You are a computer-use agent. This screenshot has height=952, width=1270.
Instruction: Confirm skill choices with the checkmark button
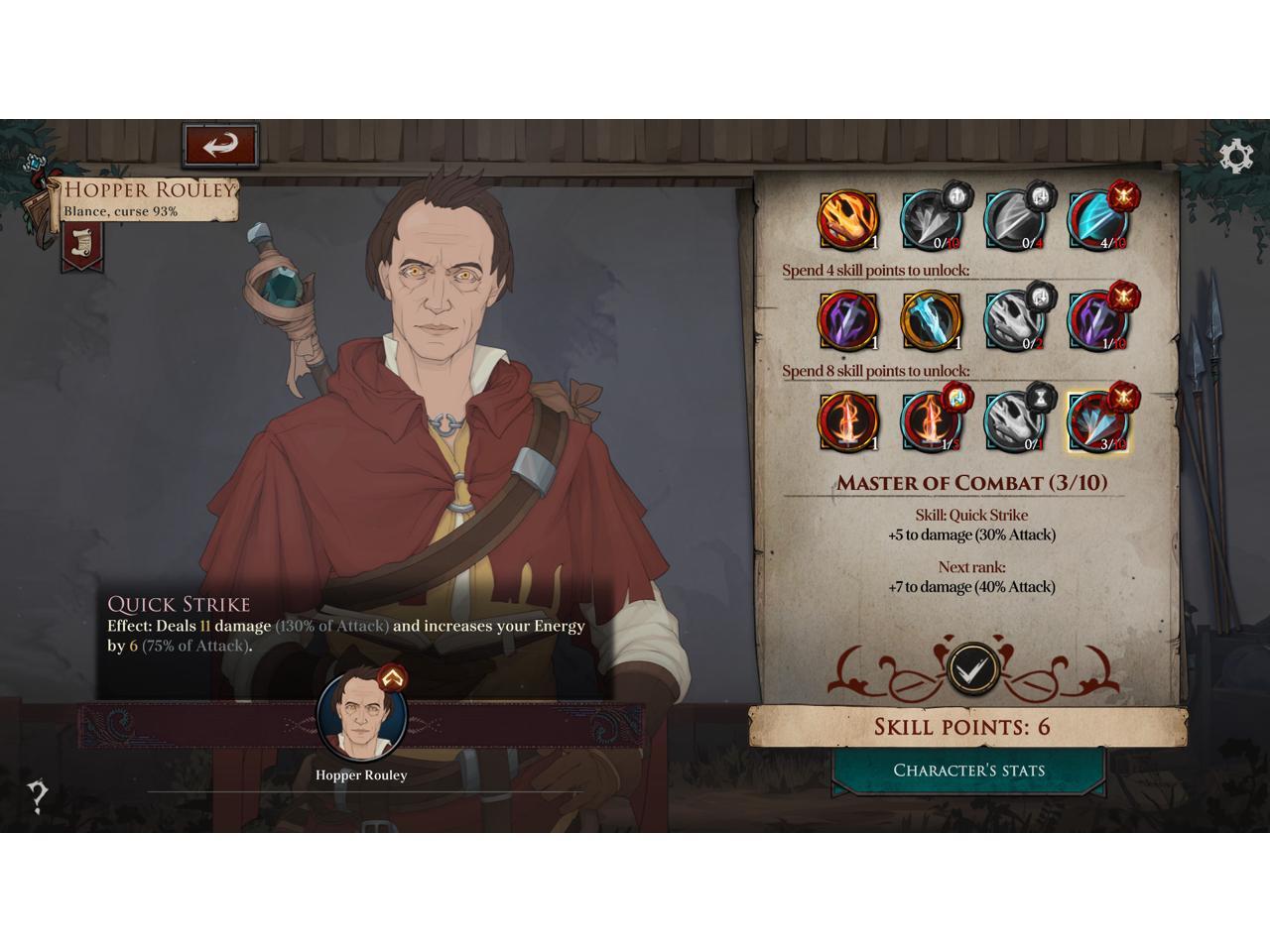click(971, 667)
